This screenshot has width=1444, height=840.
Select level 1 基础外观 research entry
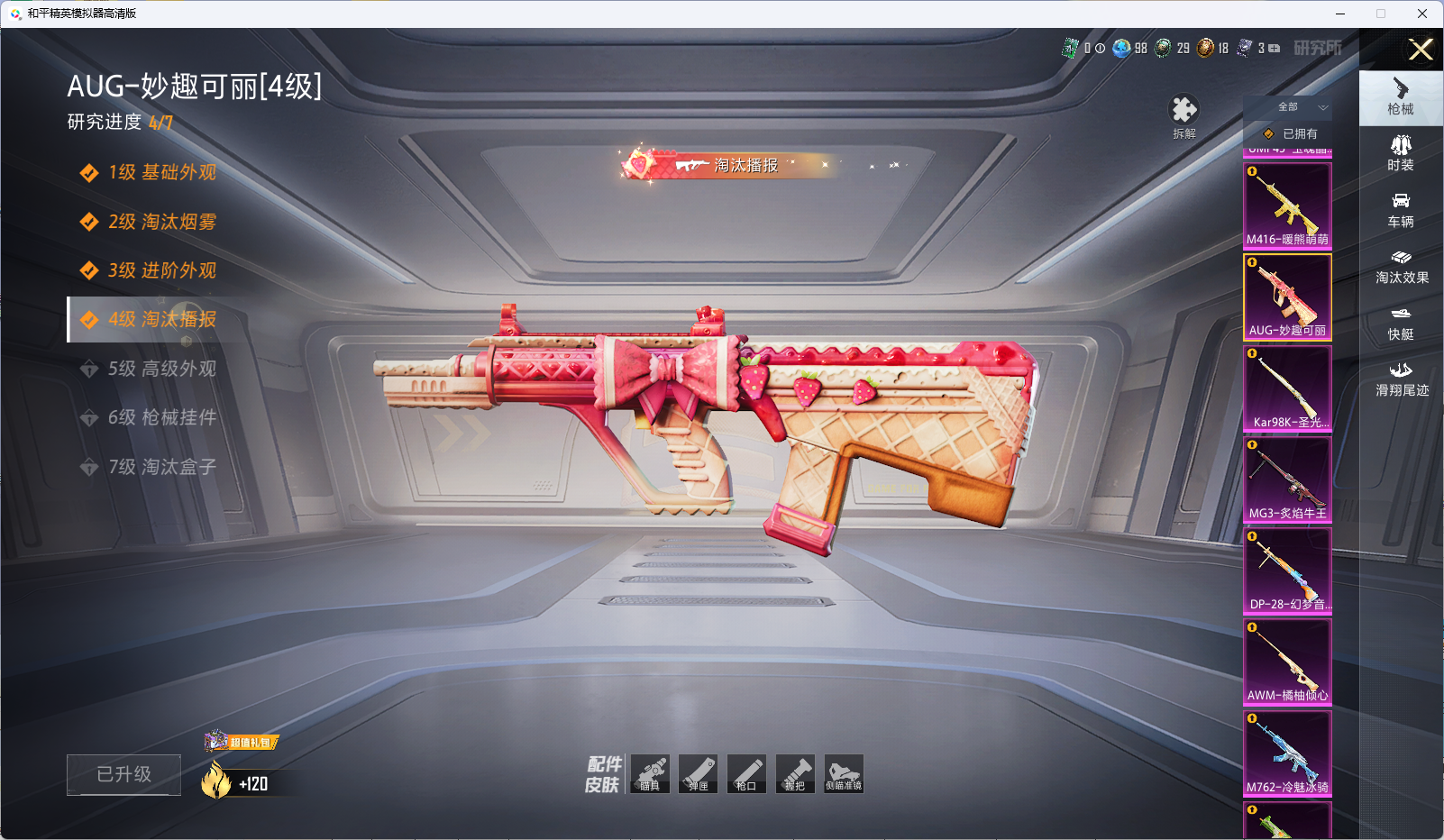pyautogui.click(x=162, y=172)
